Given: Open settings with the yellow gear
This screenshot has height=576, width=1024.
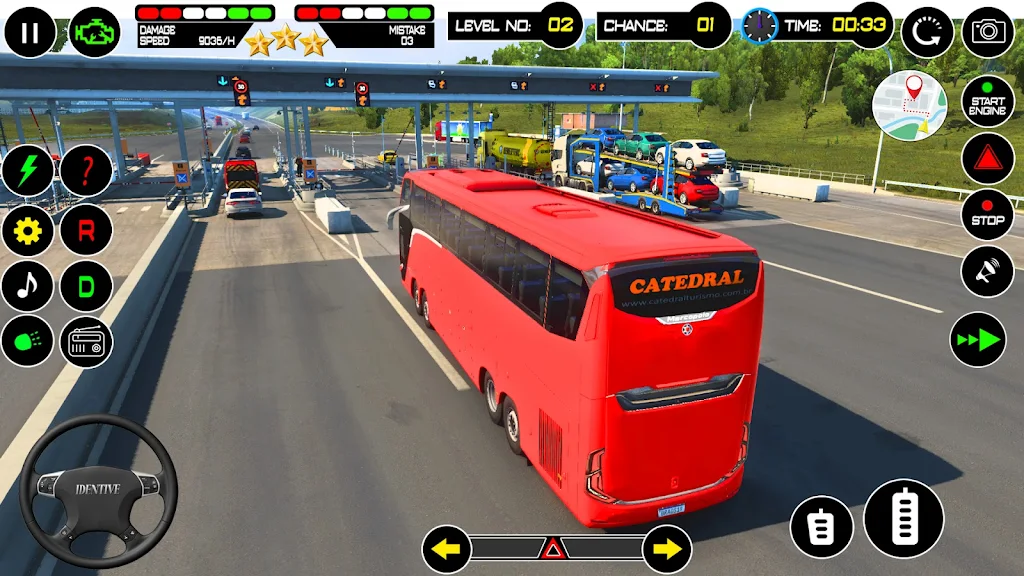Looking at the screenshot, I should click(27, 230).
